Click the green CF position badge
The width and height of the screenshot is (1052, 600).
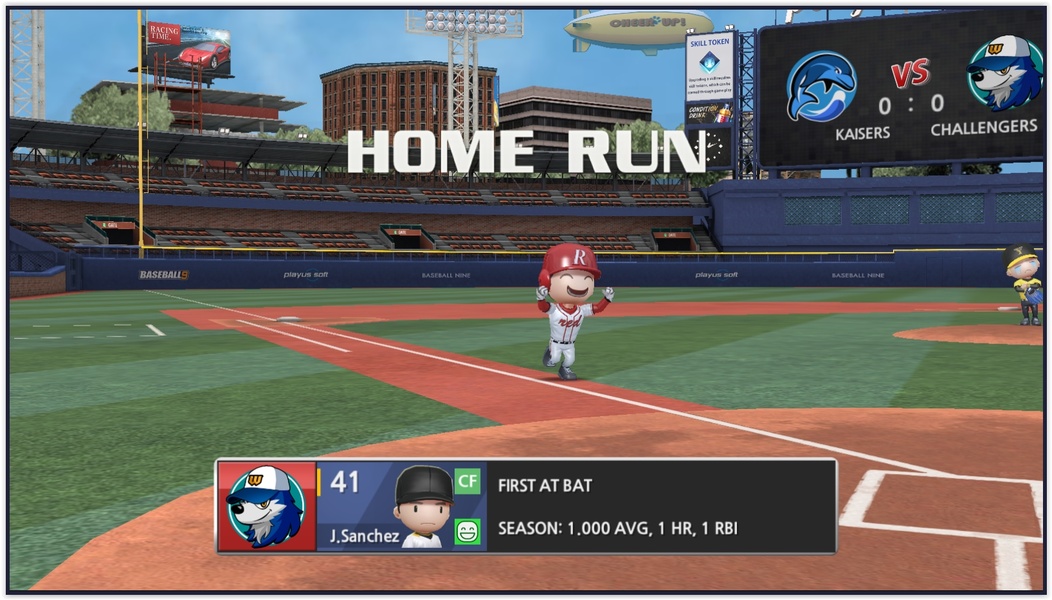[x=467, y=482]
